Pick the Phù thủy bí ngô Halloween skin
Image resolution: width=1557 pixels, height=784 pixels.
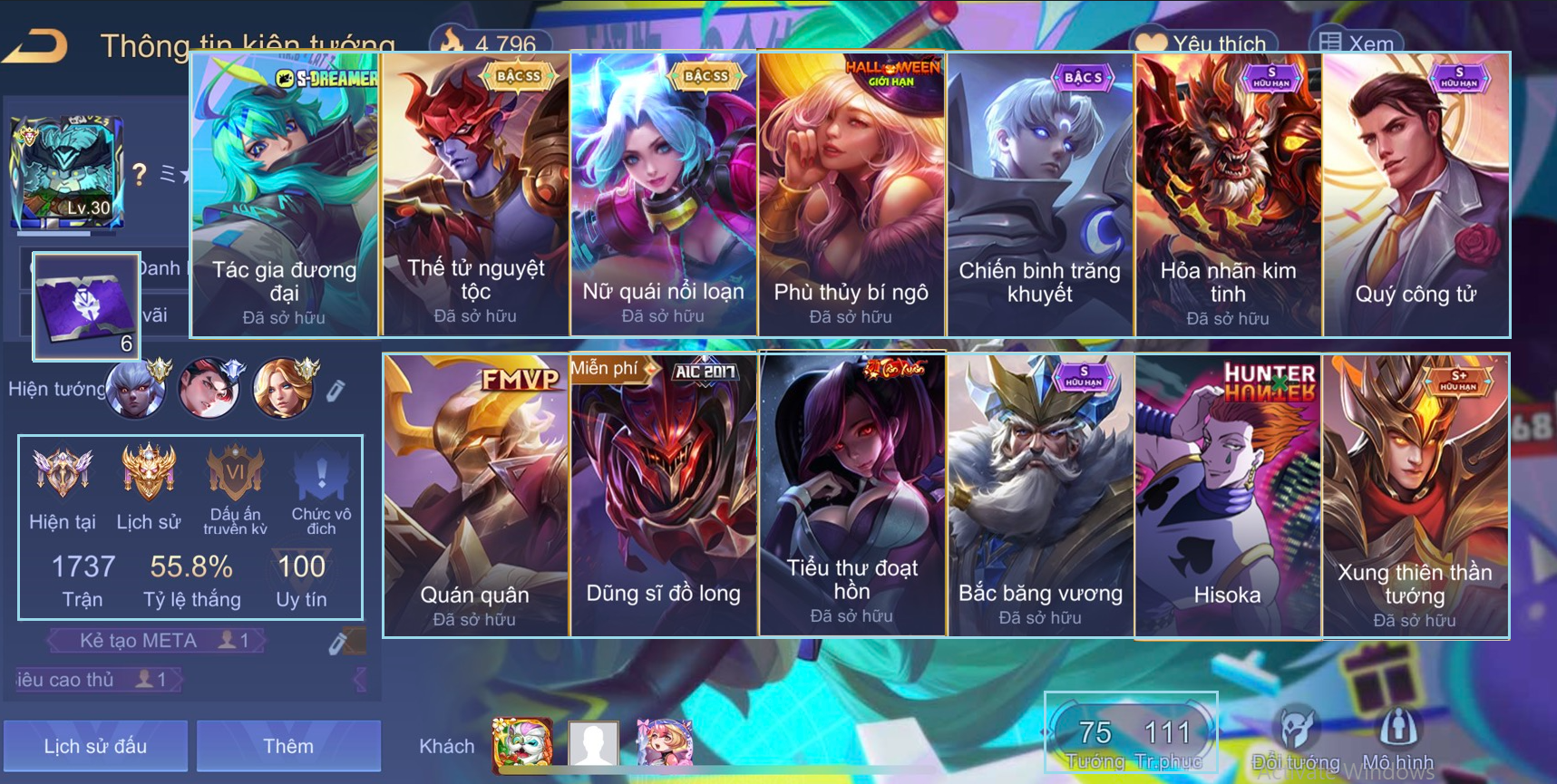(851, 195)
